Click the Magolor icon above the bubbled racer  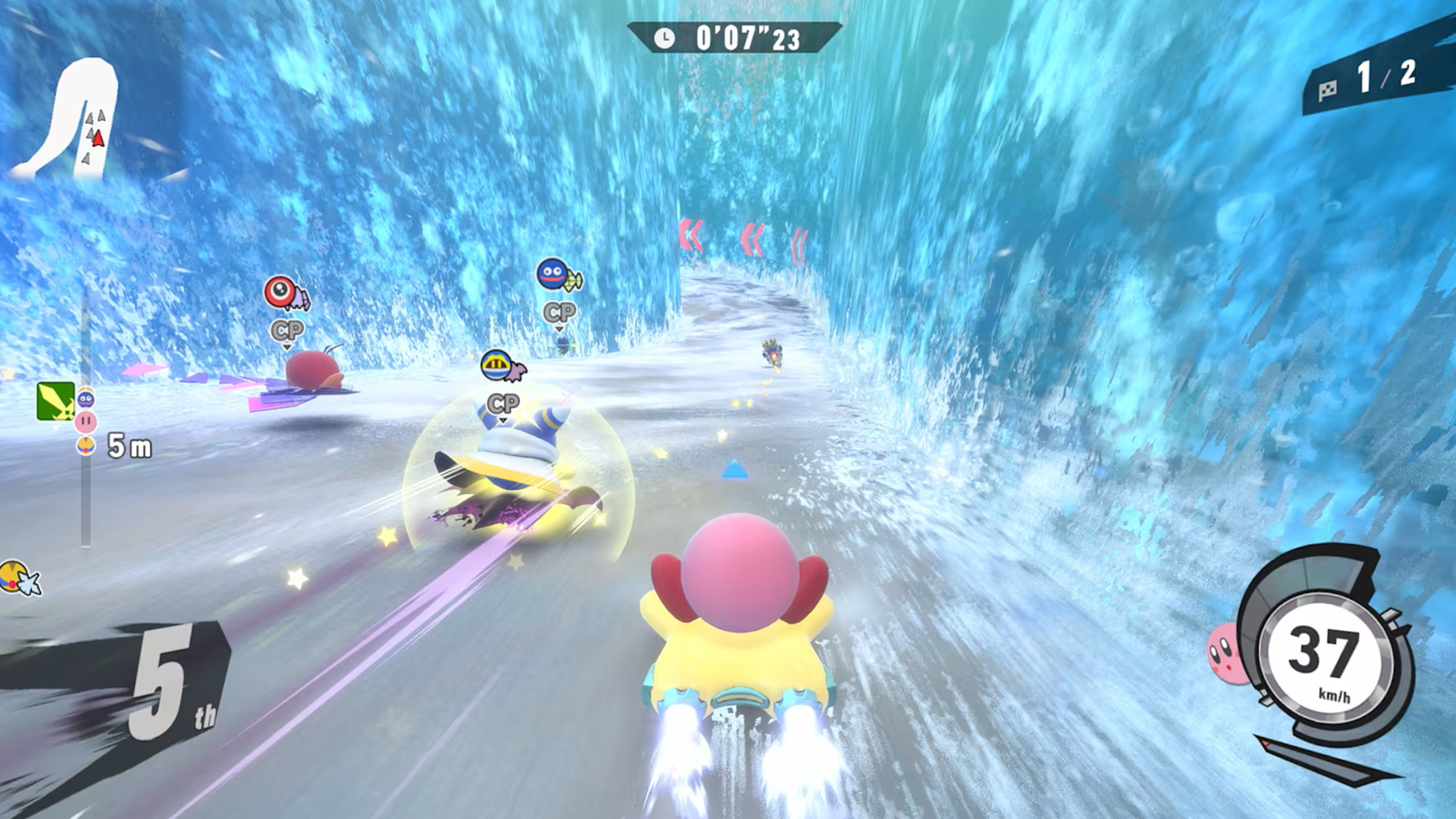496,364
